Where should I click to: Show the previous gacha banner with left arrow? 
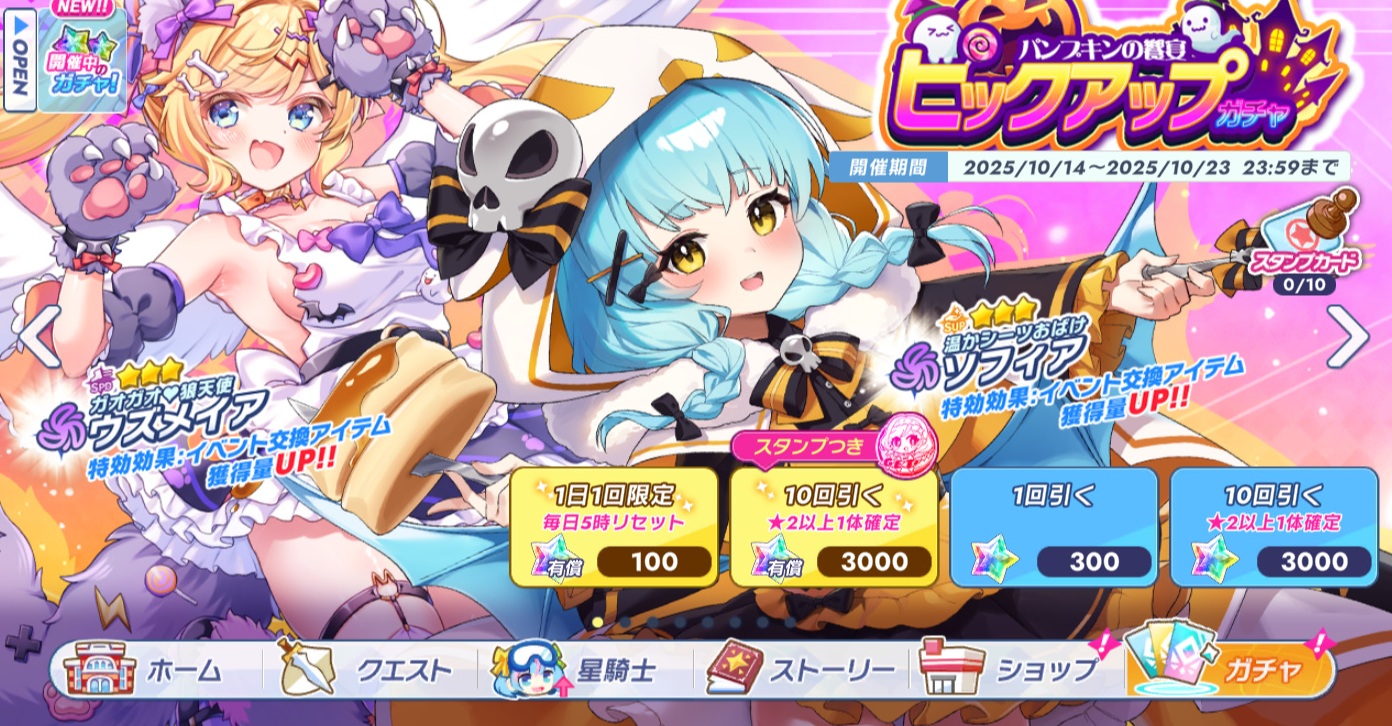click(40, 338)
